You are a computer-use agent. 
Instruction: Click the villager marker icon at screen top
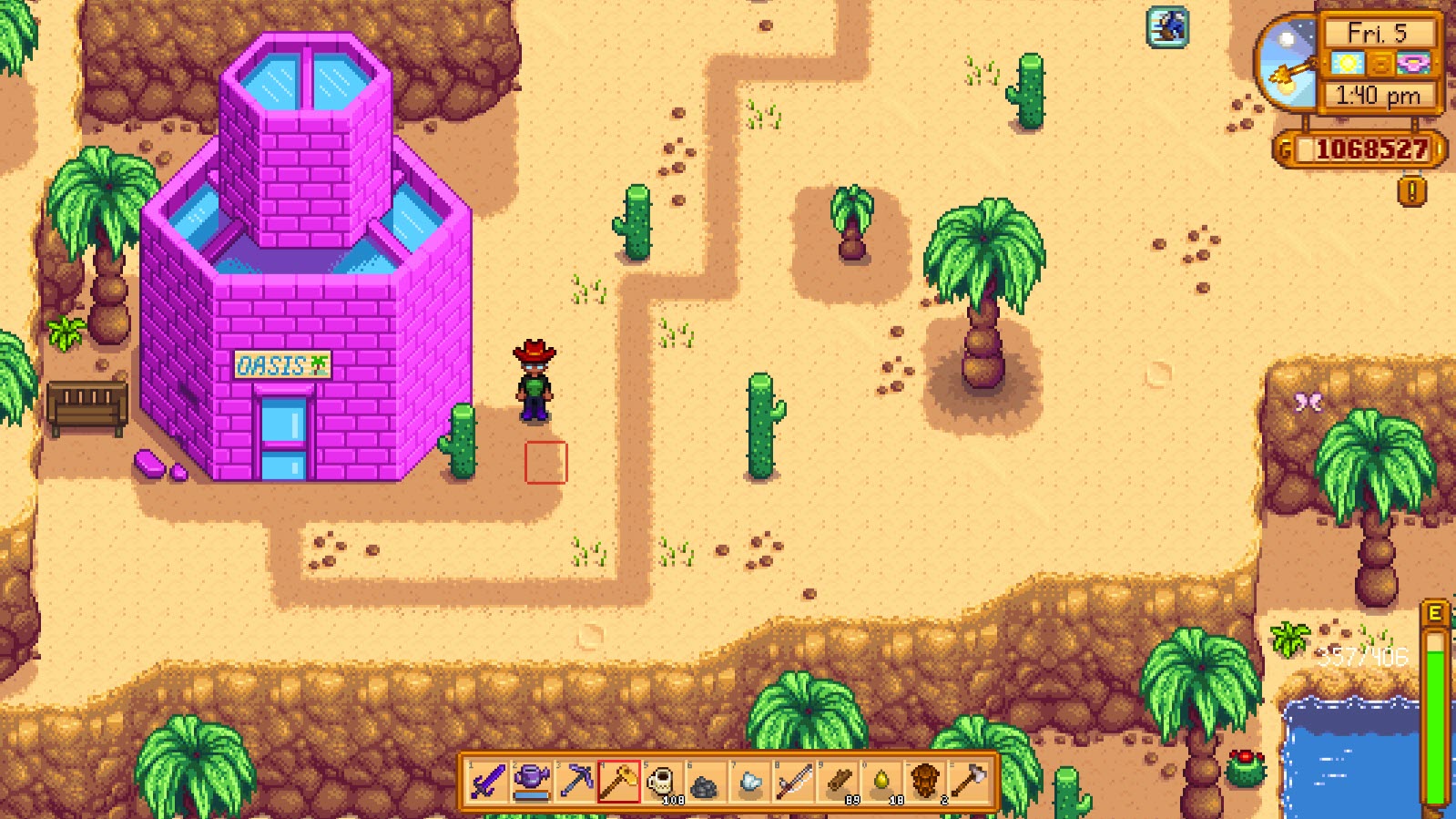pos(1166,28)
